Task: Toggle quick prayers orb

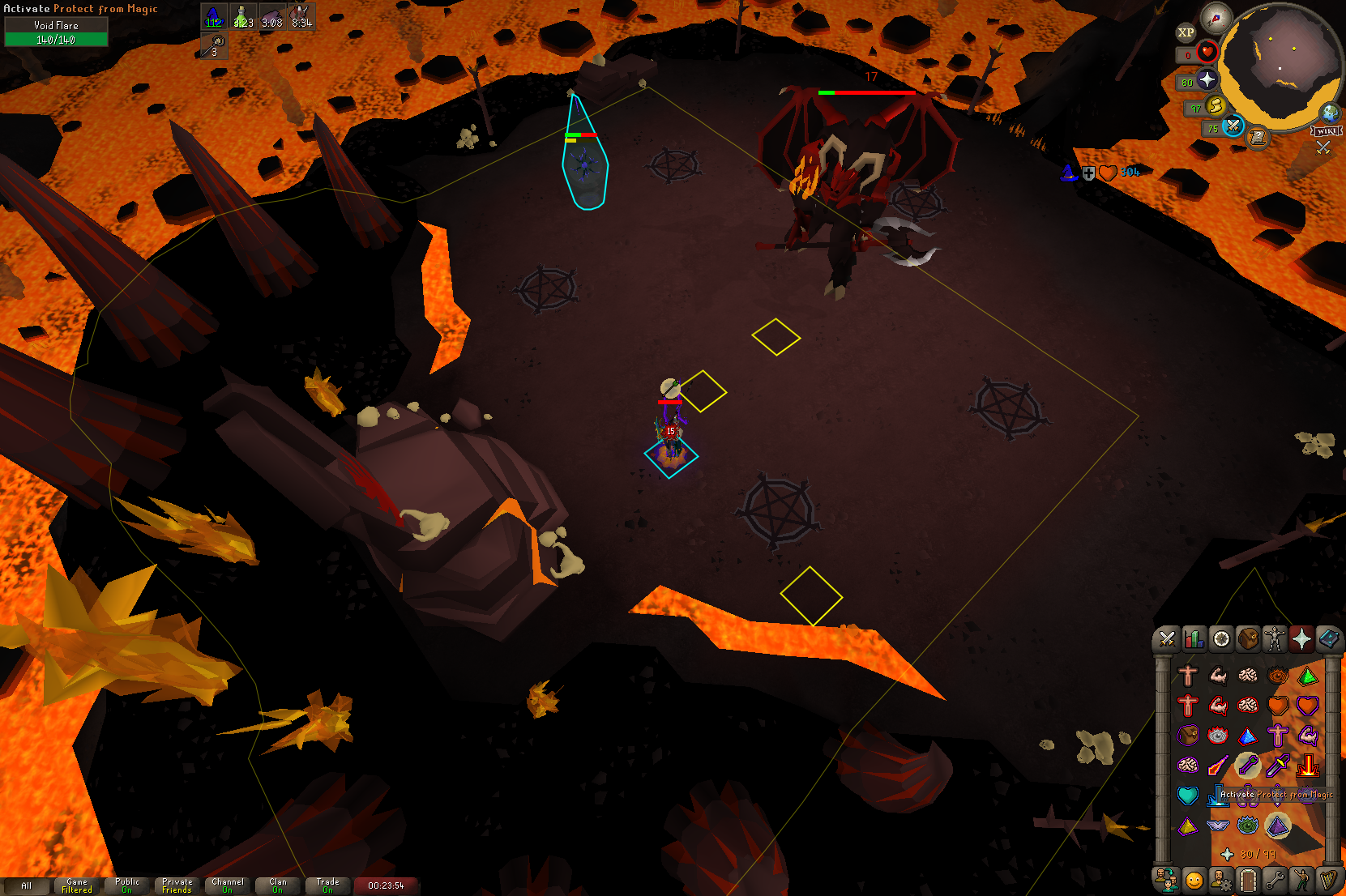Action: 1207,79
